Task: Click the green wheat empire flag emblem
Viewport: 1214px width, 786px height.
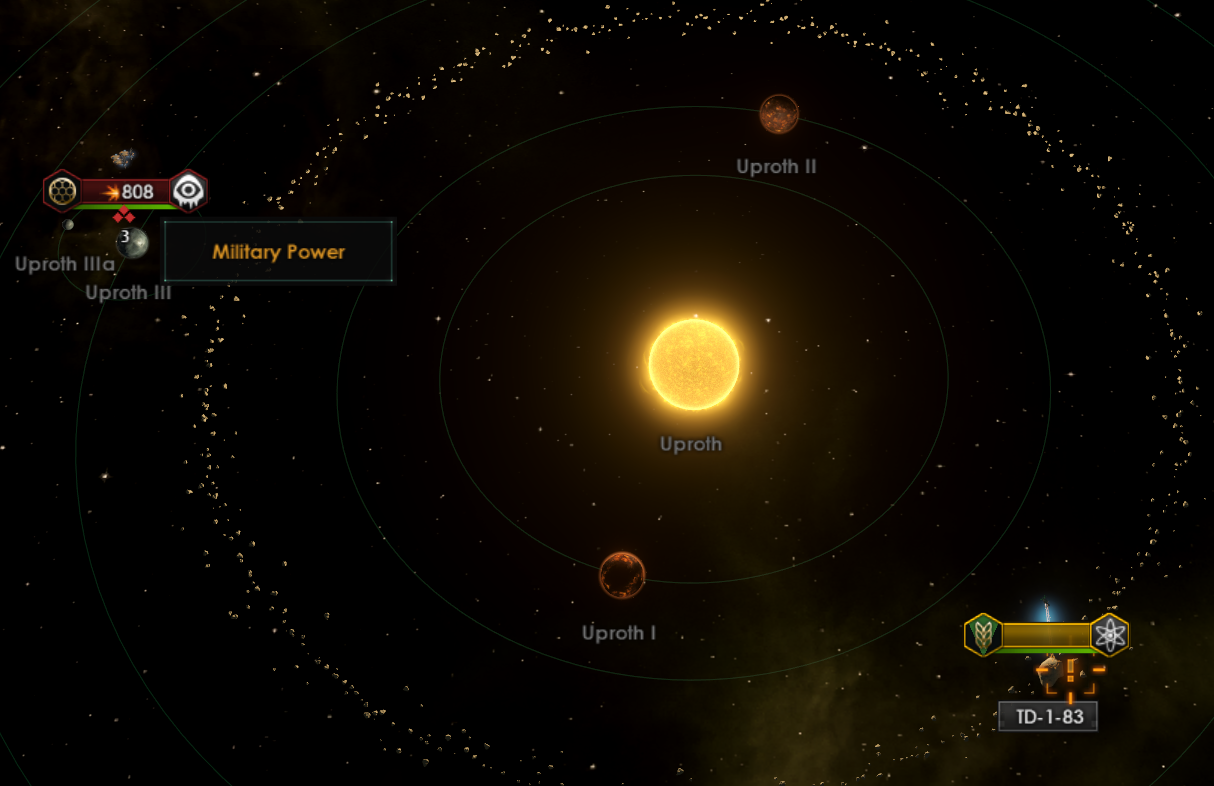Action: [x=983, y=635]
